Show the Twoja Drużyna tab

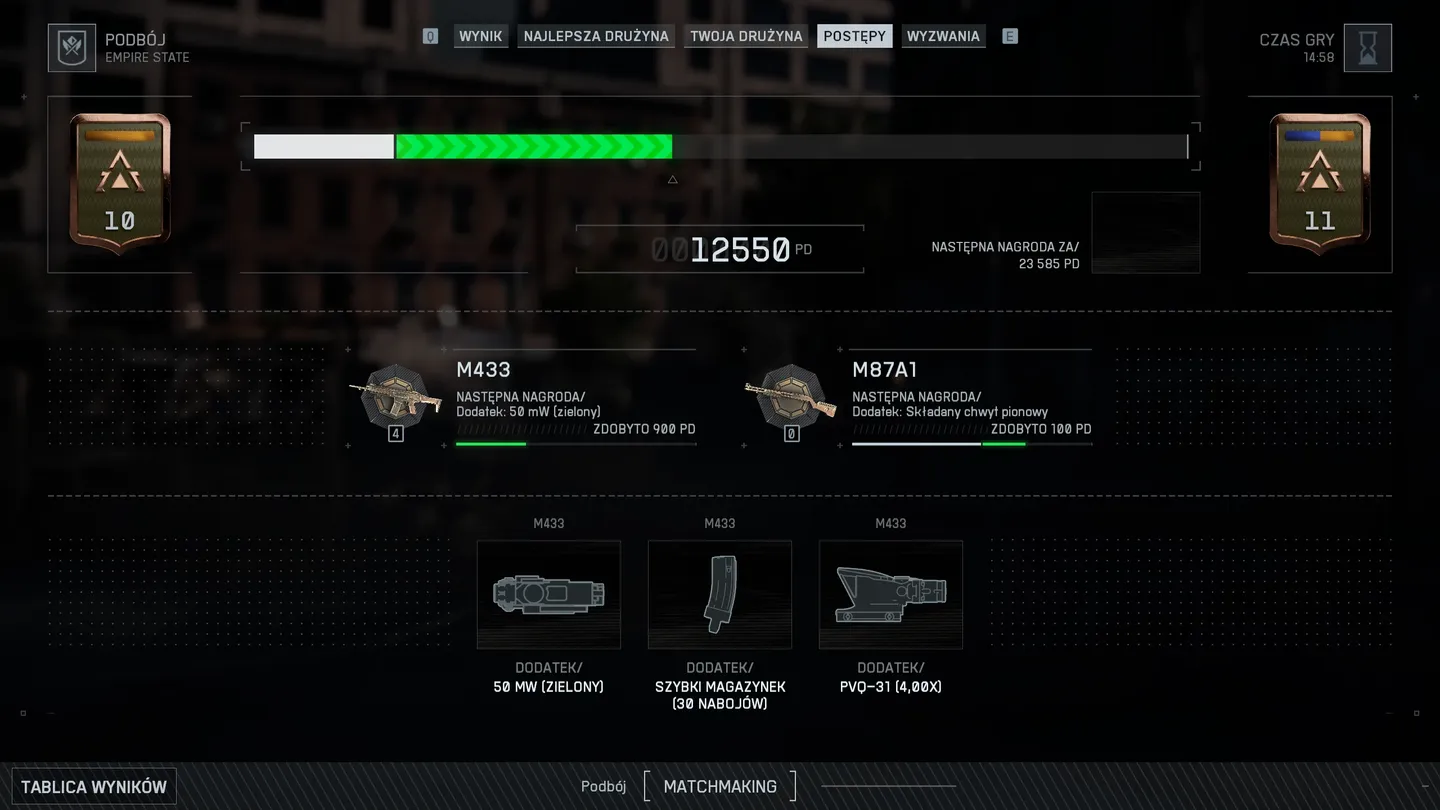click(x=746, y=36)
